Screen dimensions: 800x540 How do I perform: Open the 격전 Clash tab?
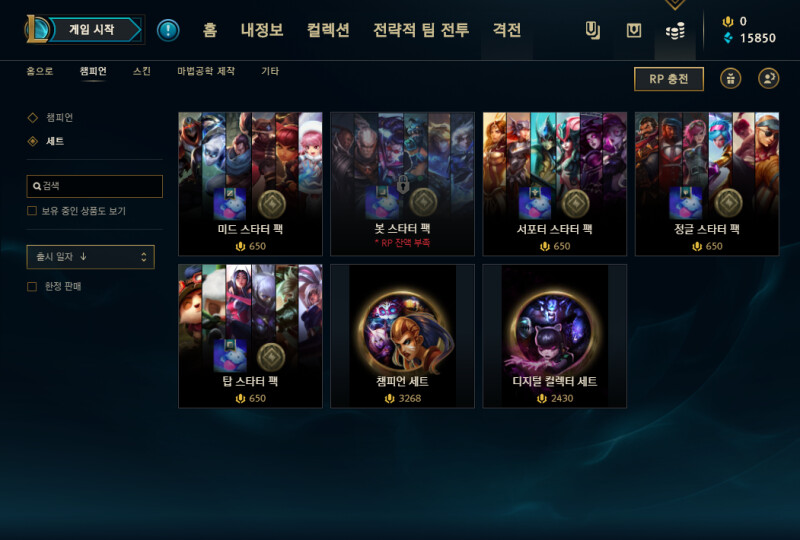click(507, 30)
